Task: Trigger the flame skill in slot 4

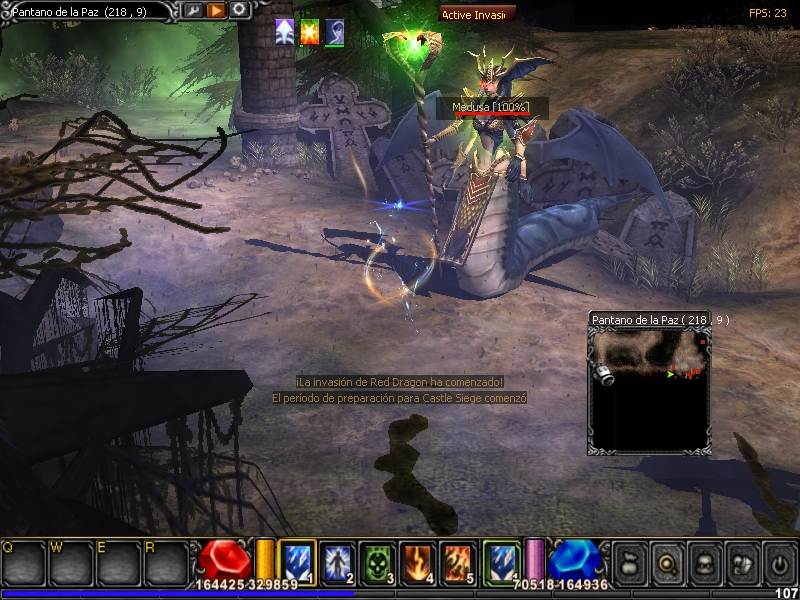Action: pyautogui.click(x=417, y=561)
